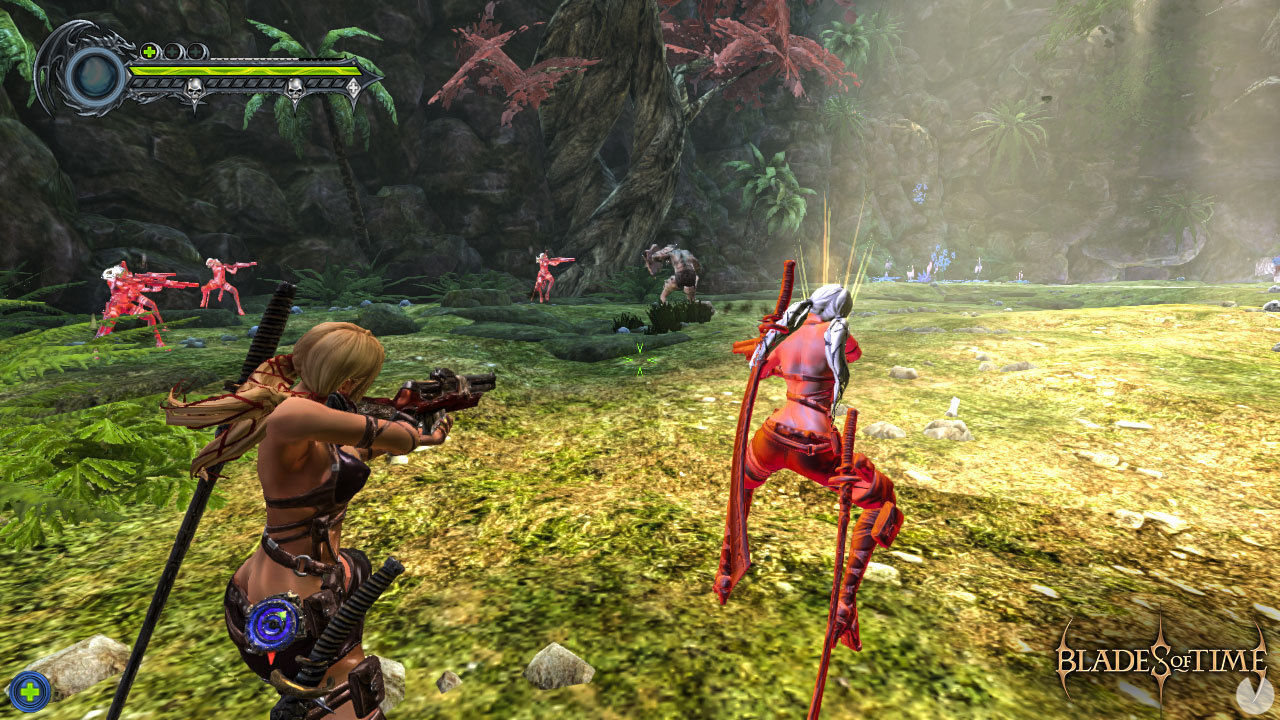Select the first round ammo slot icon
This screenshot has height=720, width=1280.
coord(172,50)
